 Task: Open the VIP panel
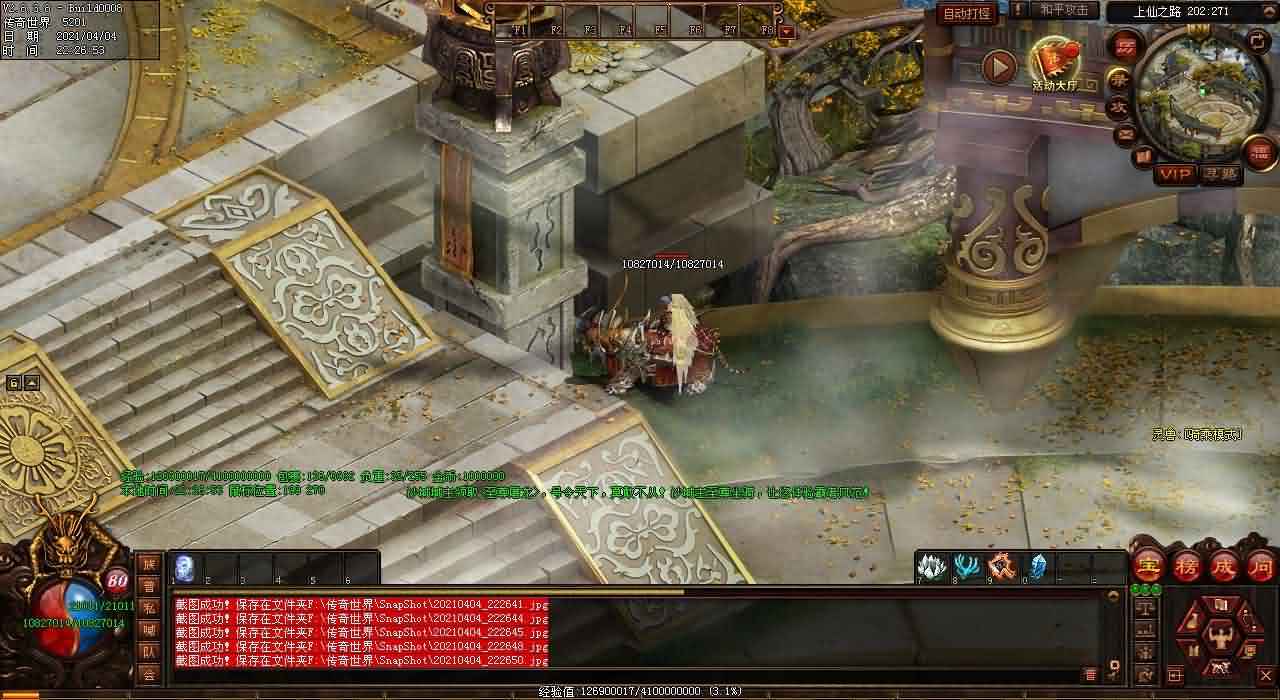[1176, 175]
